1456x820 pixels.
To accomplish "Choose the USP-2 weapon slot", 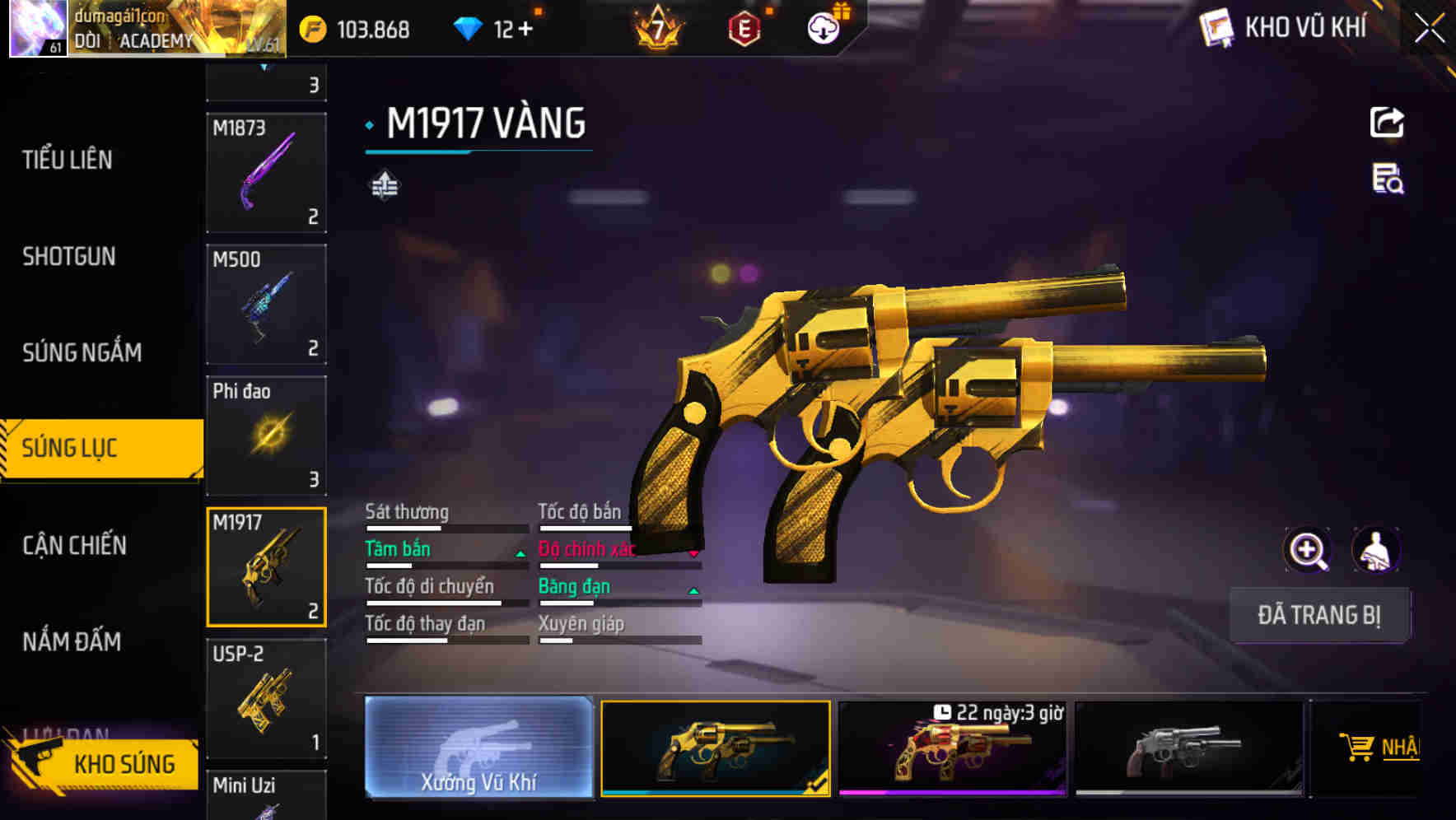I will tap(266, 698).
